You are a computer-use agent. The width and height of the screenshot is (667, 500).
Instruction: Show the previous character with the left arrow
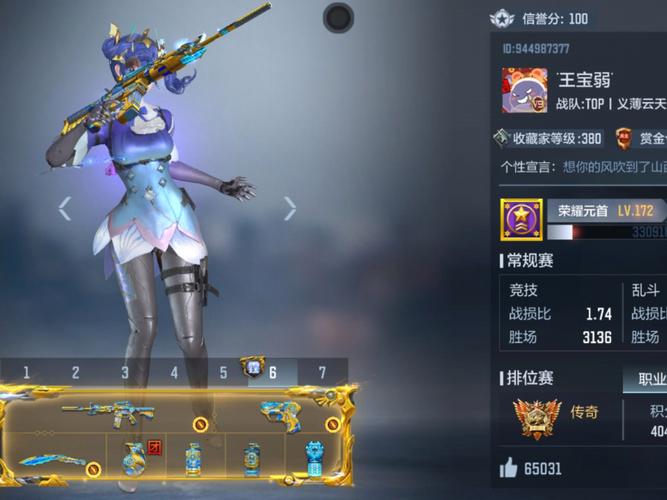[x=65, y=208]
